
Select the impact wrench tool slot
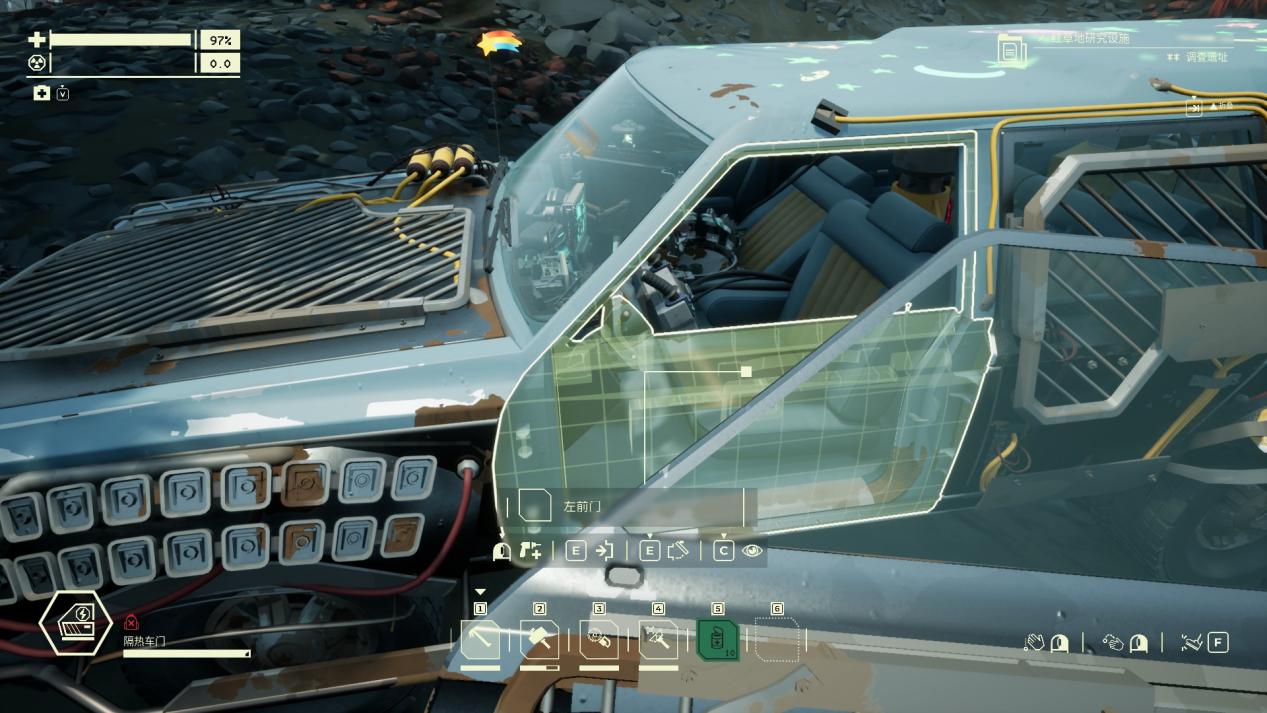click(x=658, y=640)
